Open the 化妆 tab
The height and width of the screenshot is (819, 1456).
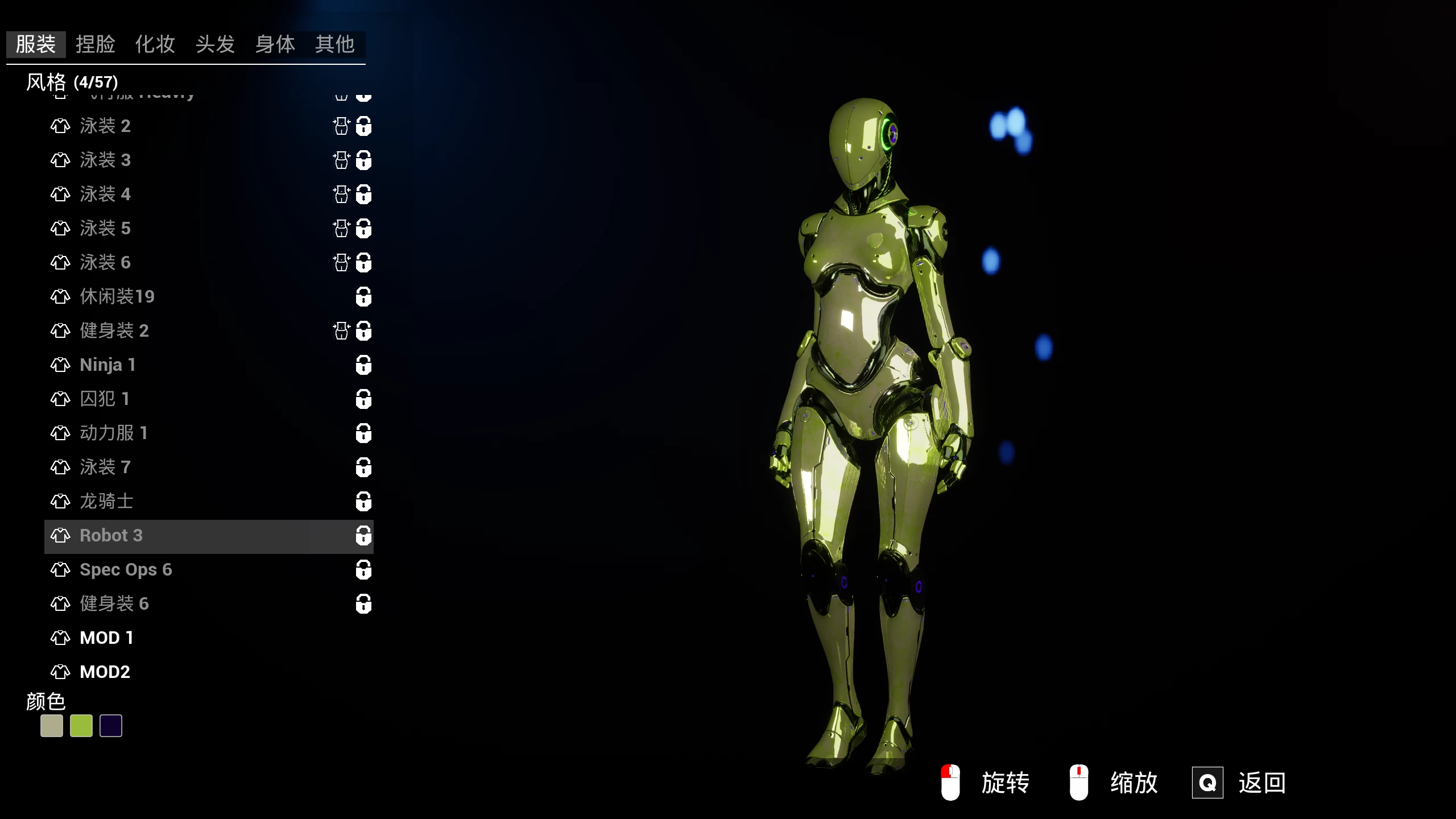155,44
